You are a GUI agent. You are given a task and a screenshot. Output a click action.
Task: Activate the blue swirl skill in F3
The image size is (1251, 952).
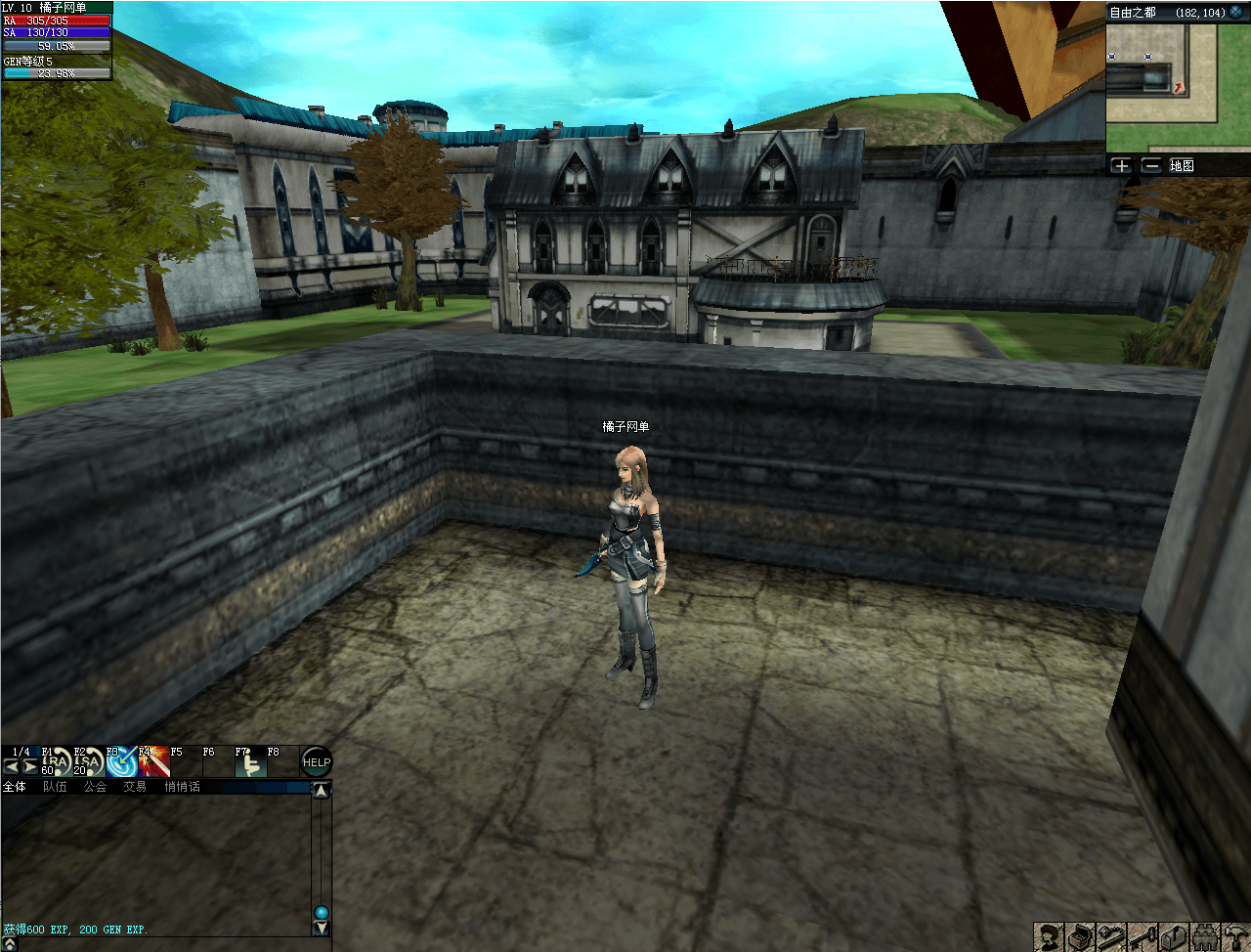pos(121,763)
